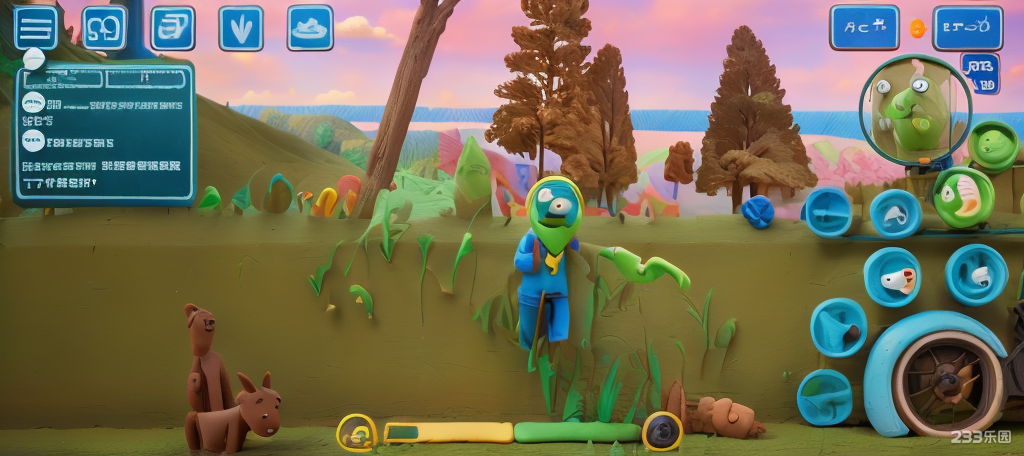Click the yellow round icon left of bottom bar

pyautogui.click(x=356, y=433)
